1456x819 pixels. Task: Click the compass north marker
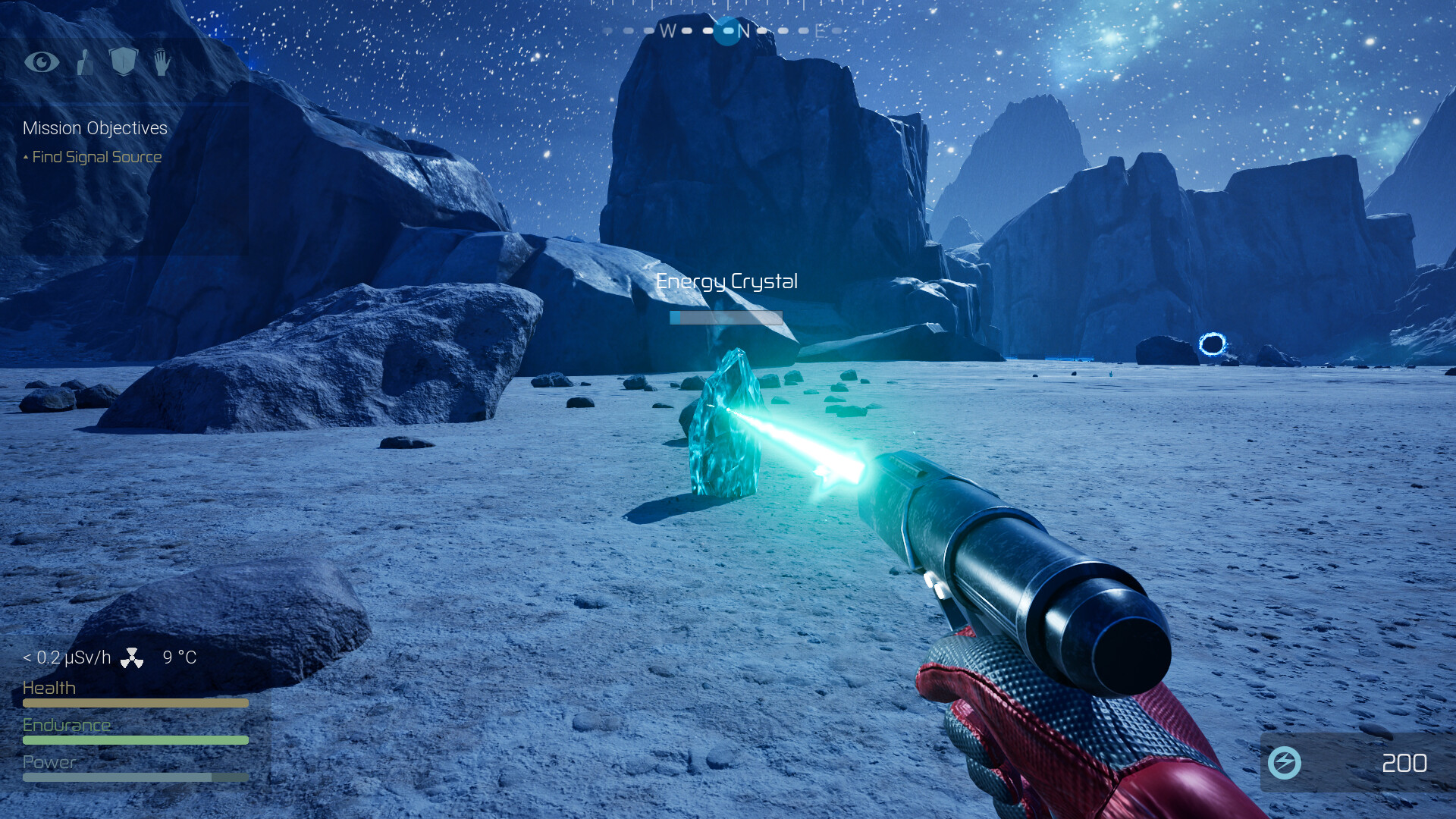click(742, 31)
